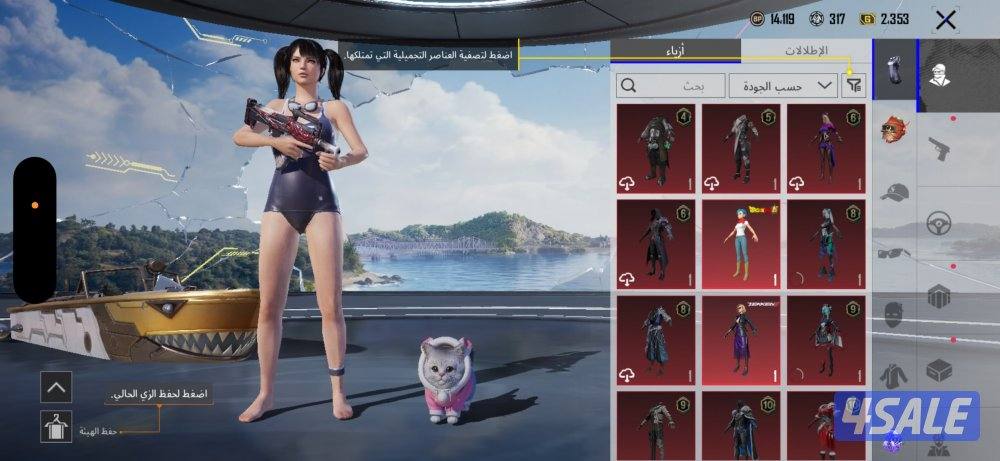This screenshot has height=461, width=1000.
Task: Select the Tekken purple outfit tile
Action: coord(741,340)
